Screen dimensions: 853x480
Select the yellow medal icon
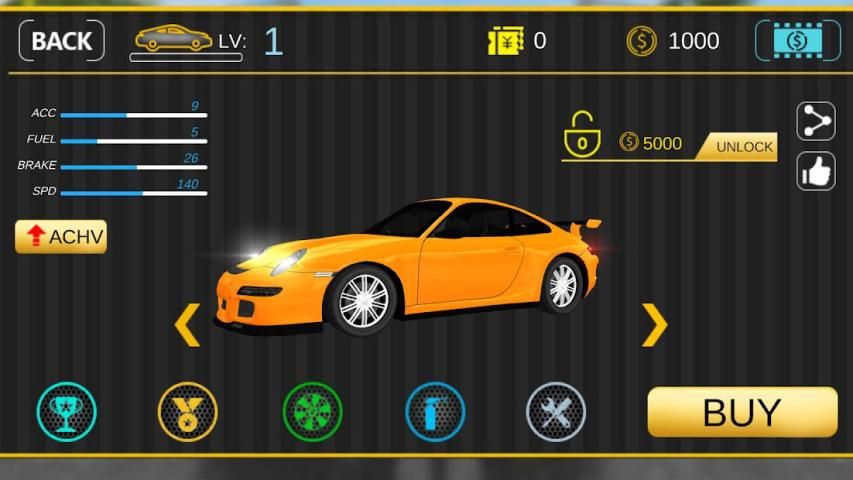(x=188, y=412)
